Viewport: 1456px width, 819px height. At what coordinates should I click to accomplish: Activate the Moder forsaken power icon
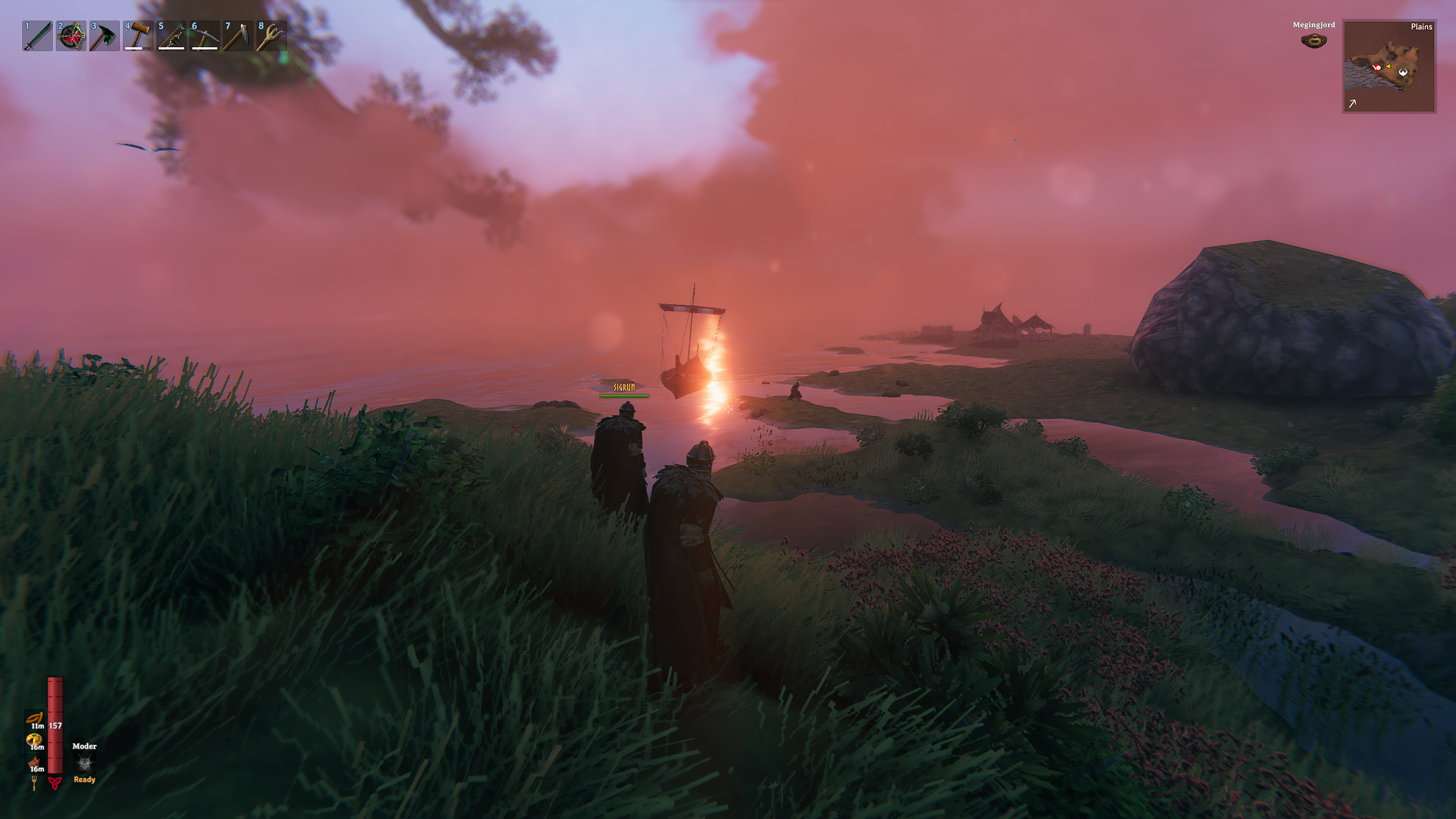85,763
